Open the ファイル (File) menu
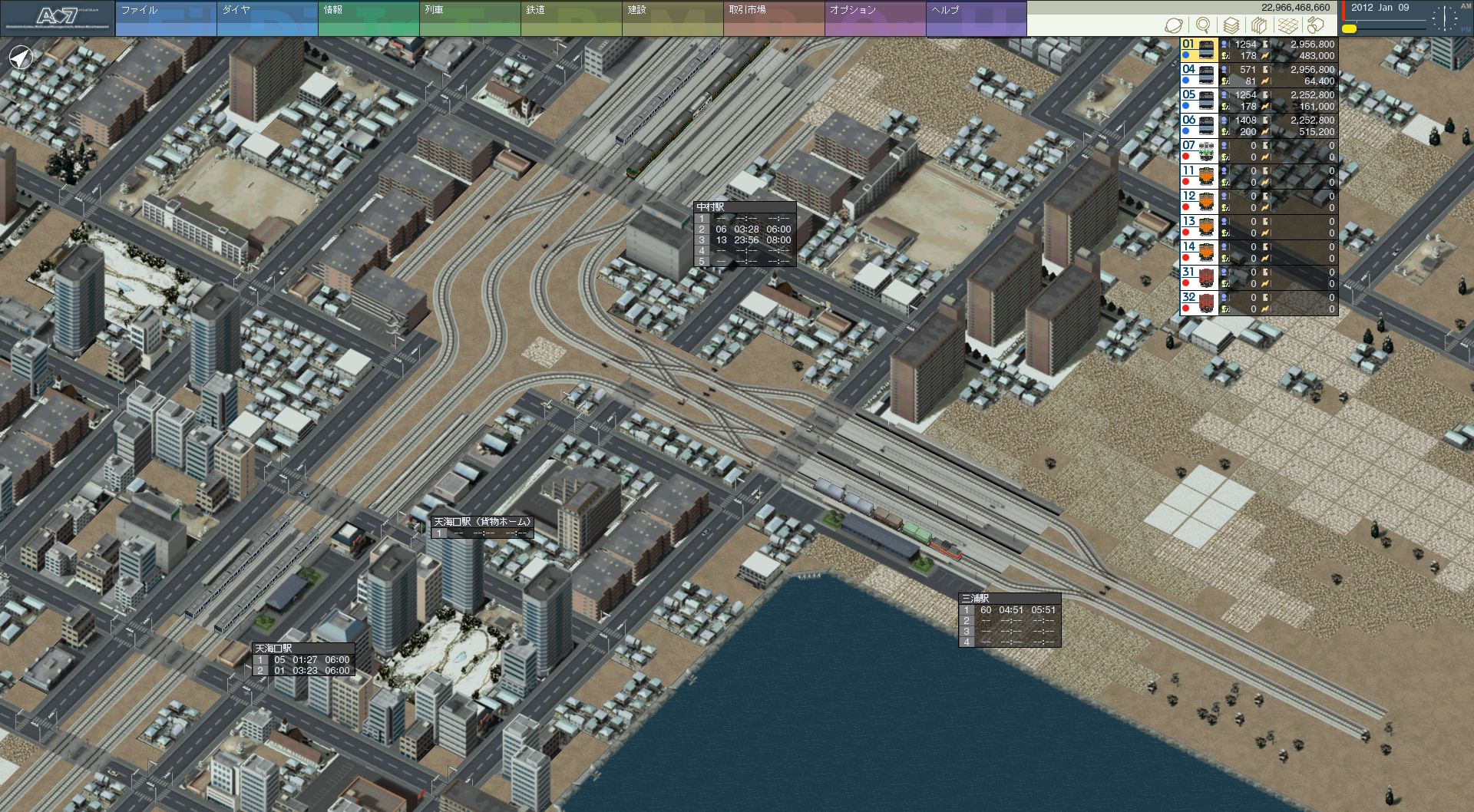 tap(165, 18)
